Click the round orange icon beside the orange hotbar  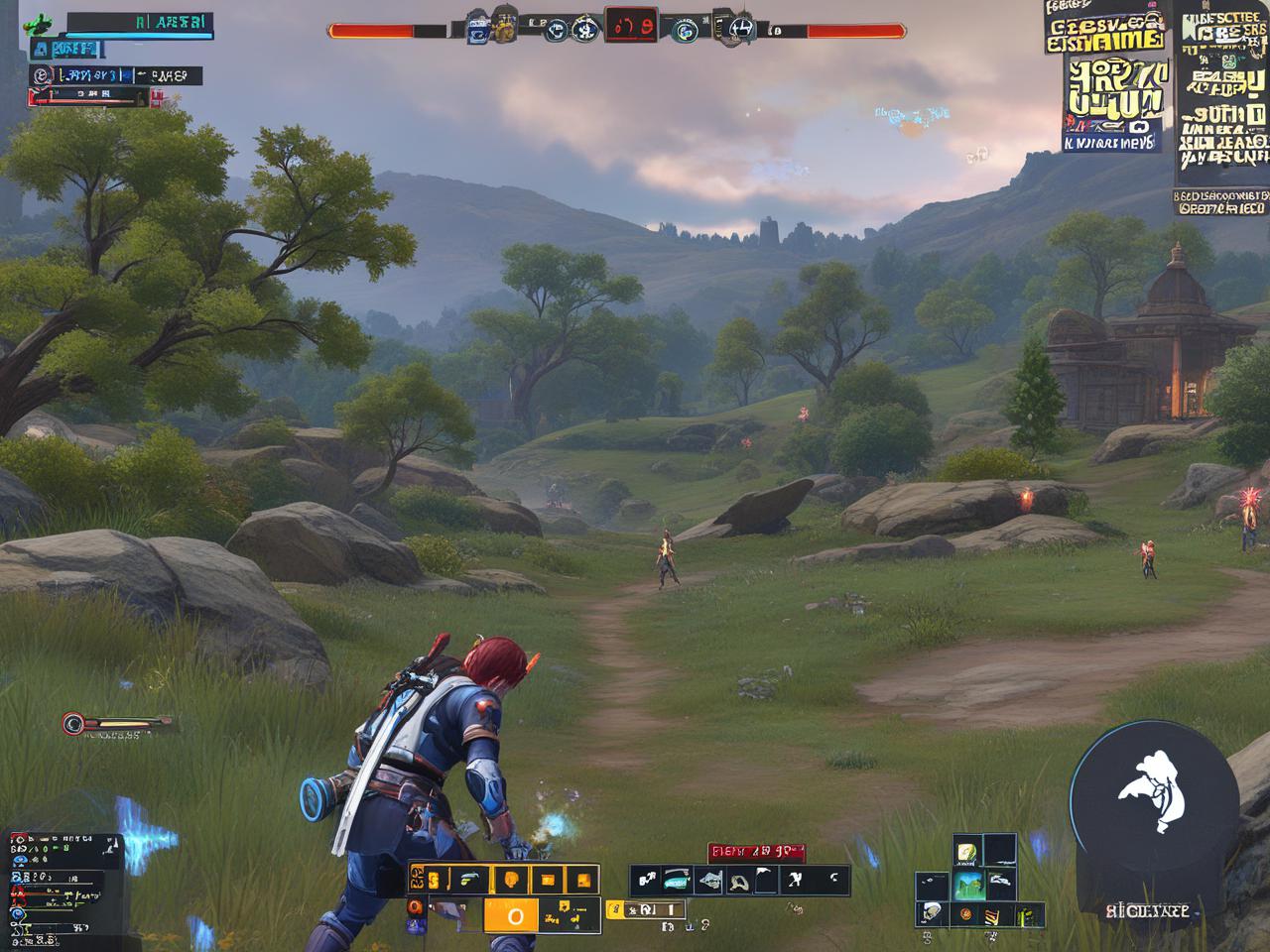click(416, 907)
